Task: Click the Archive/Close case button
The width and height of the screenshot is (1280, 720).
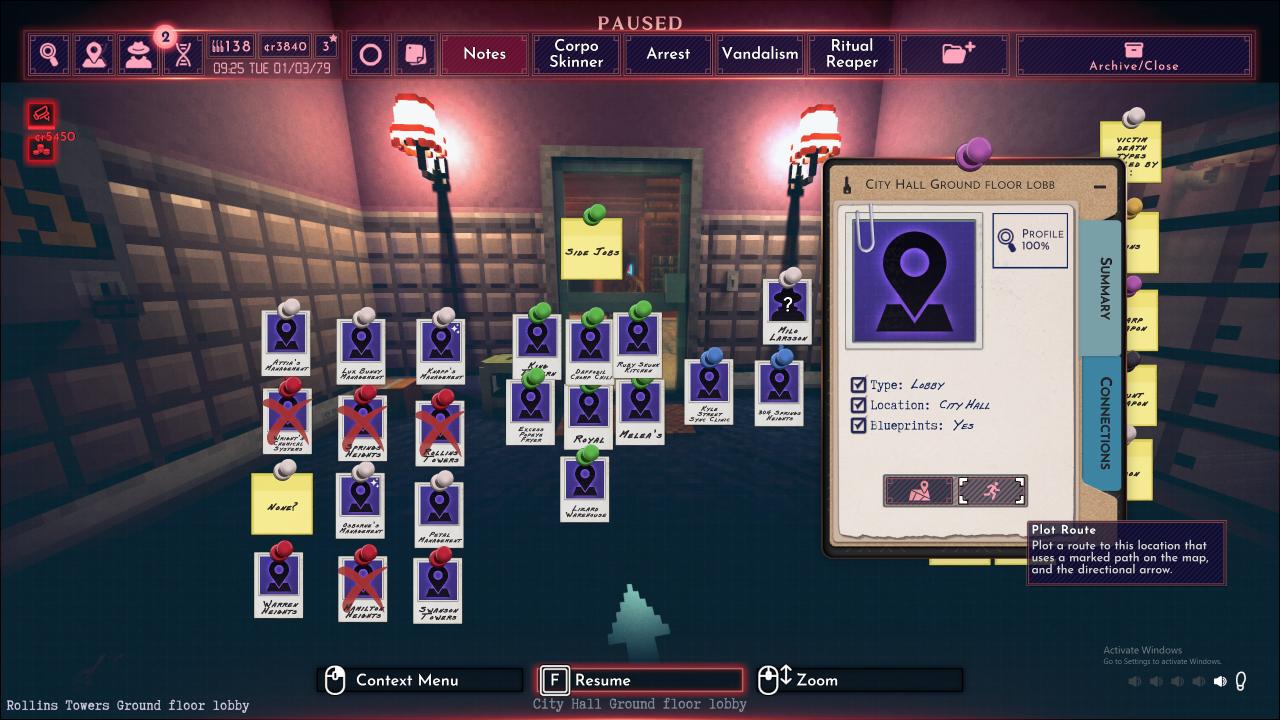Action: tap(1134, 54)
